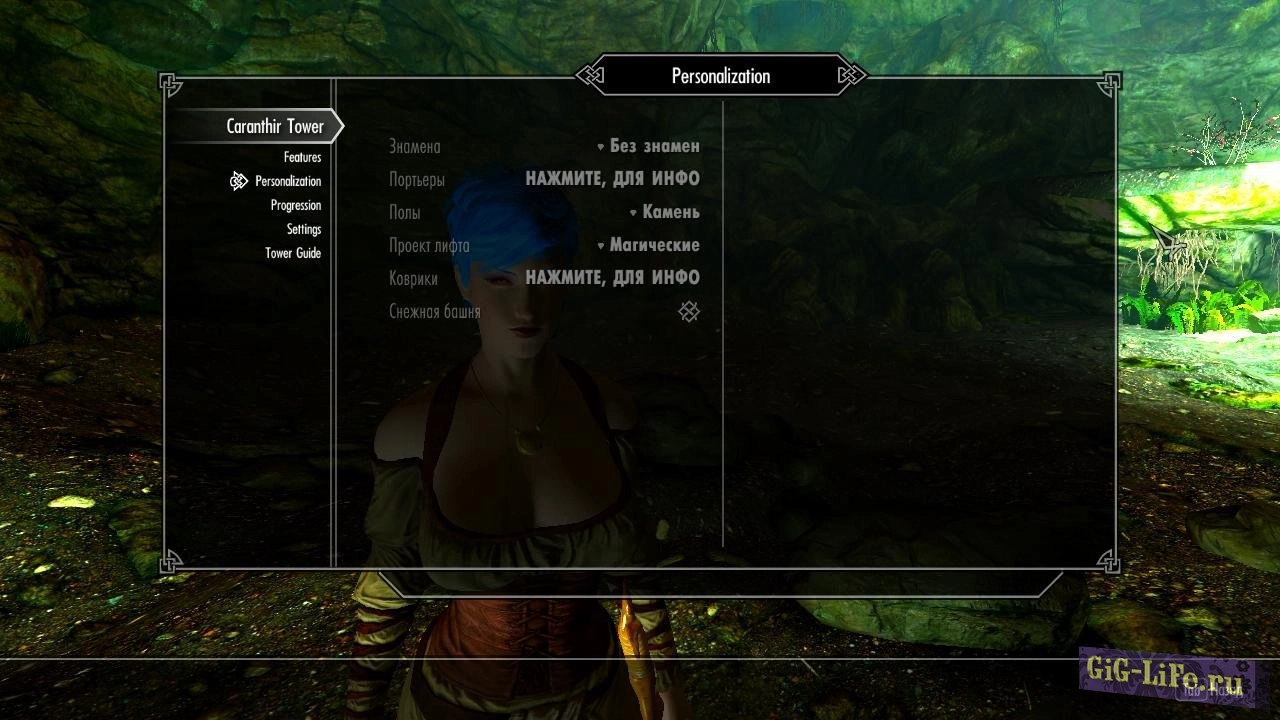
Task: Click the Коврики НАЖМИТЕ, ДЛЯ ИНФО option
Action: [612, 278]
